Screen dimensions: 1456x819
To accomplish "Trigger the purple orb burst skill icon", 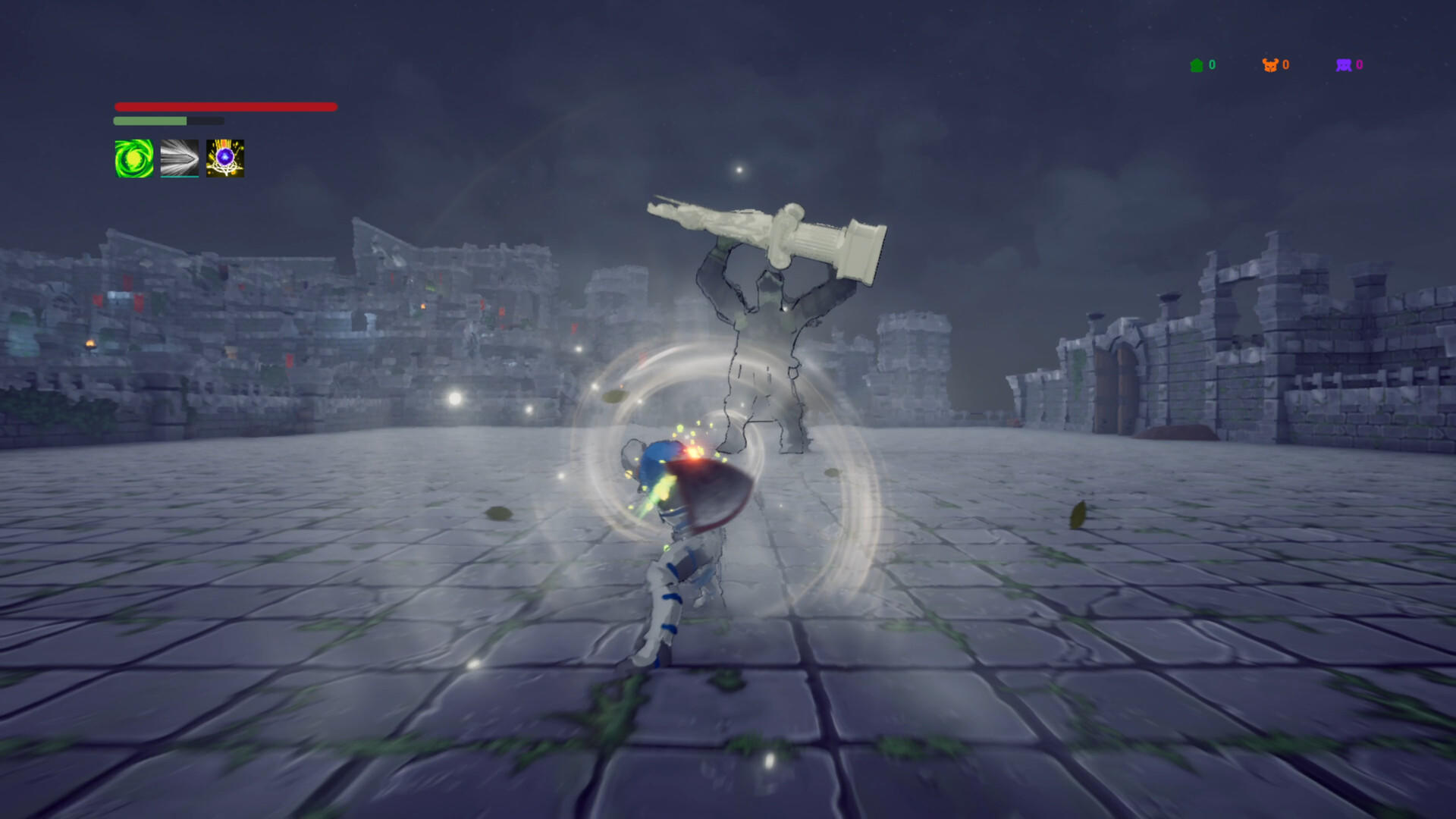I will coord(224,159).
